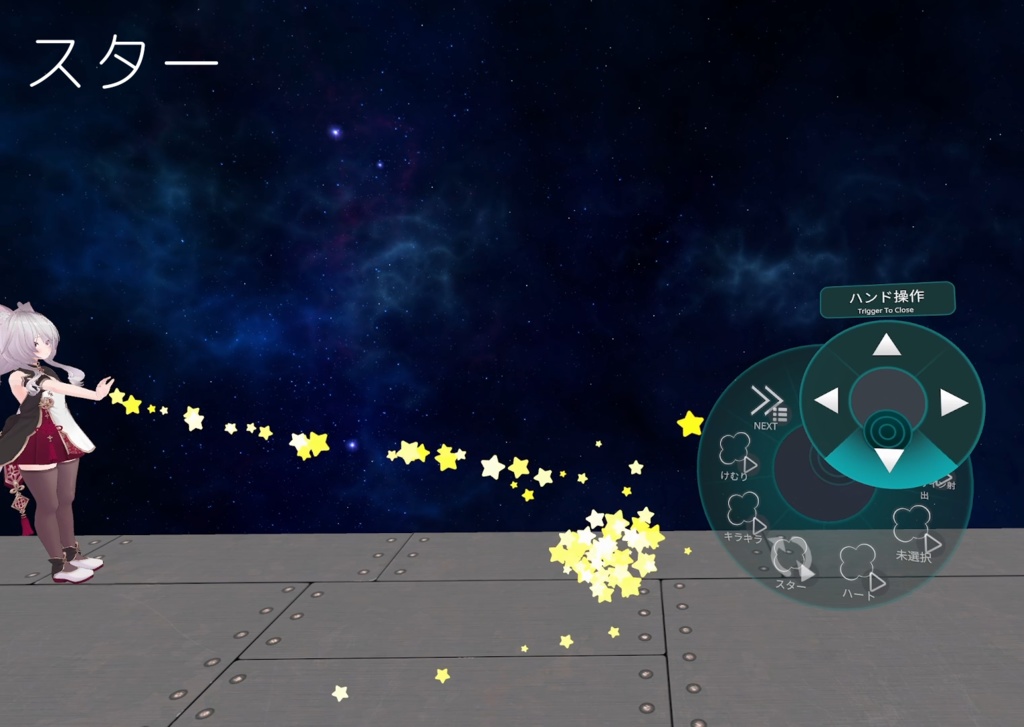Choose the キラキラ sparkle effect

(x=745, y=516)
